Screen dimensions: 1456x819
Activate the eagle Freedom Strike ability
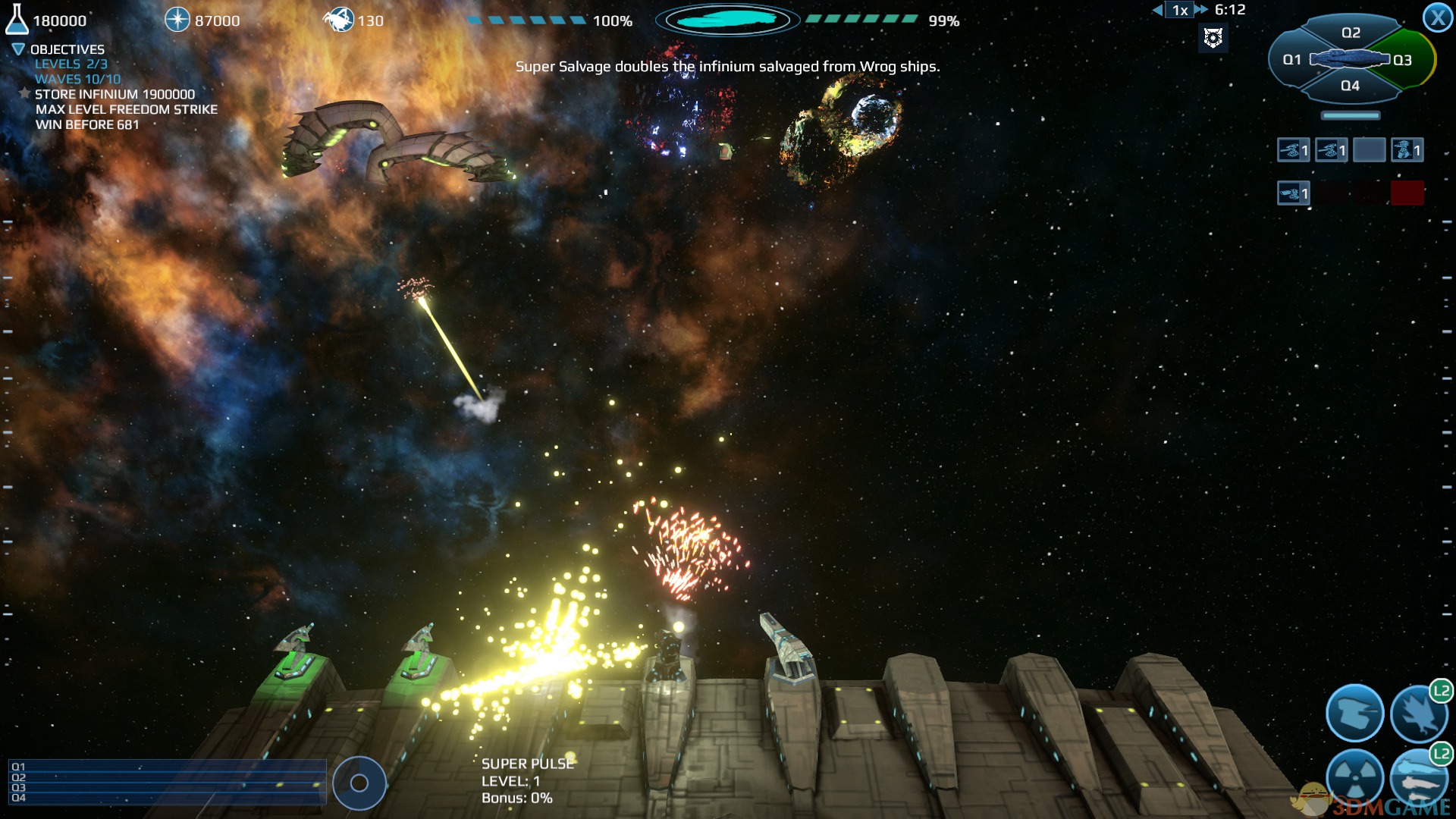(x=1418, y=713)
